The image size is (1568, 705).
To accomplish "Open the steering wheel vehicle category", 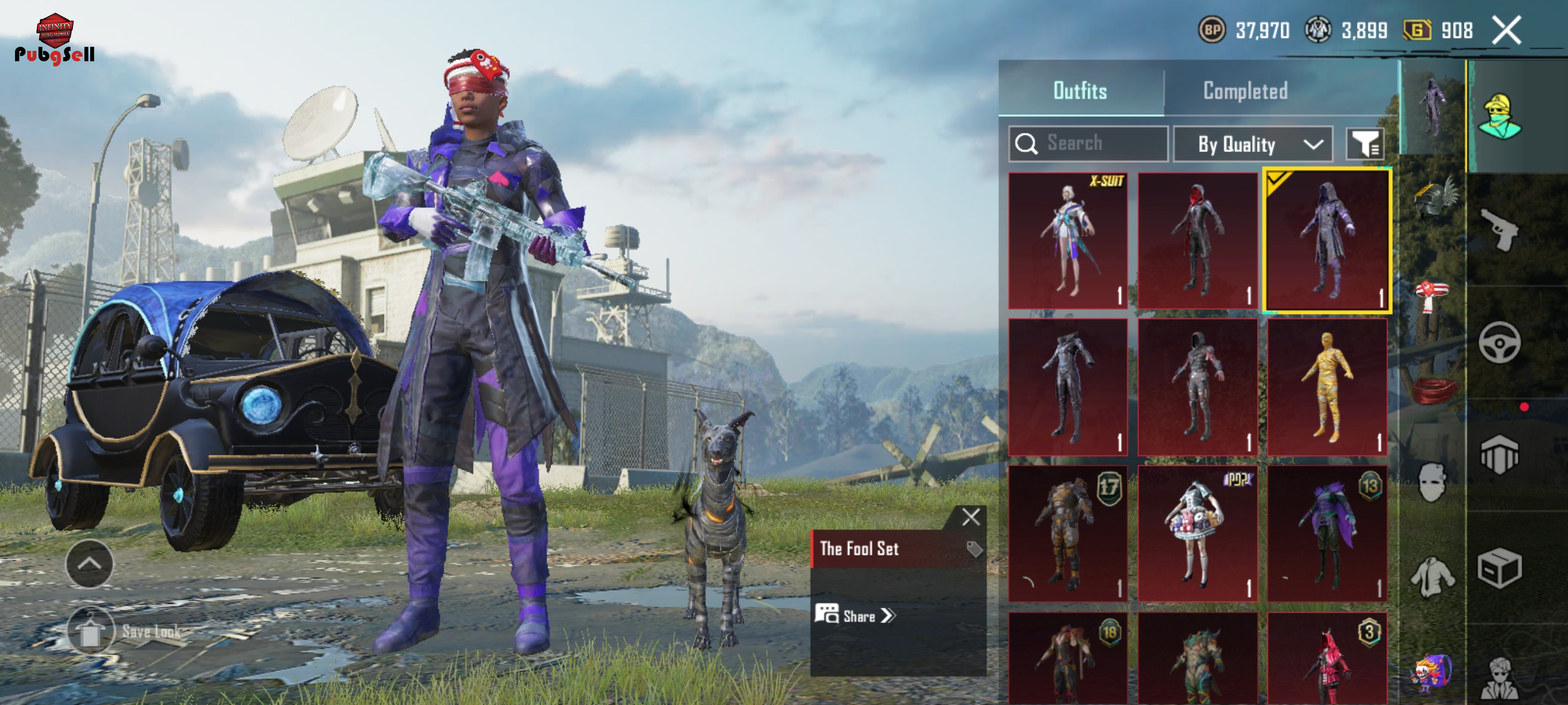I will [x=1499, y=343].
